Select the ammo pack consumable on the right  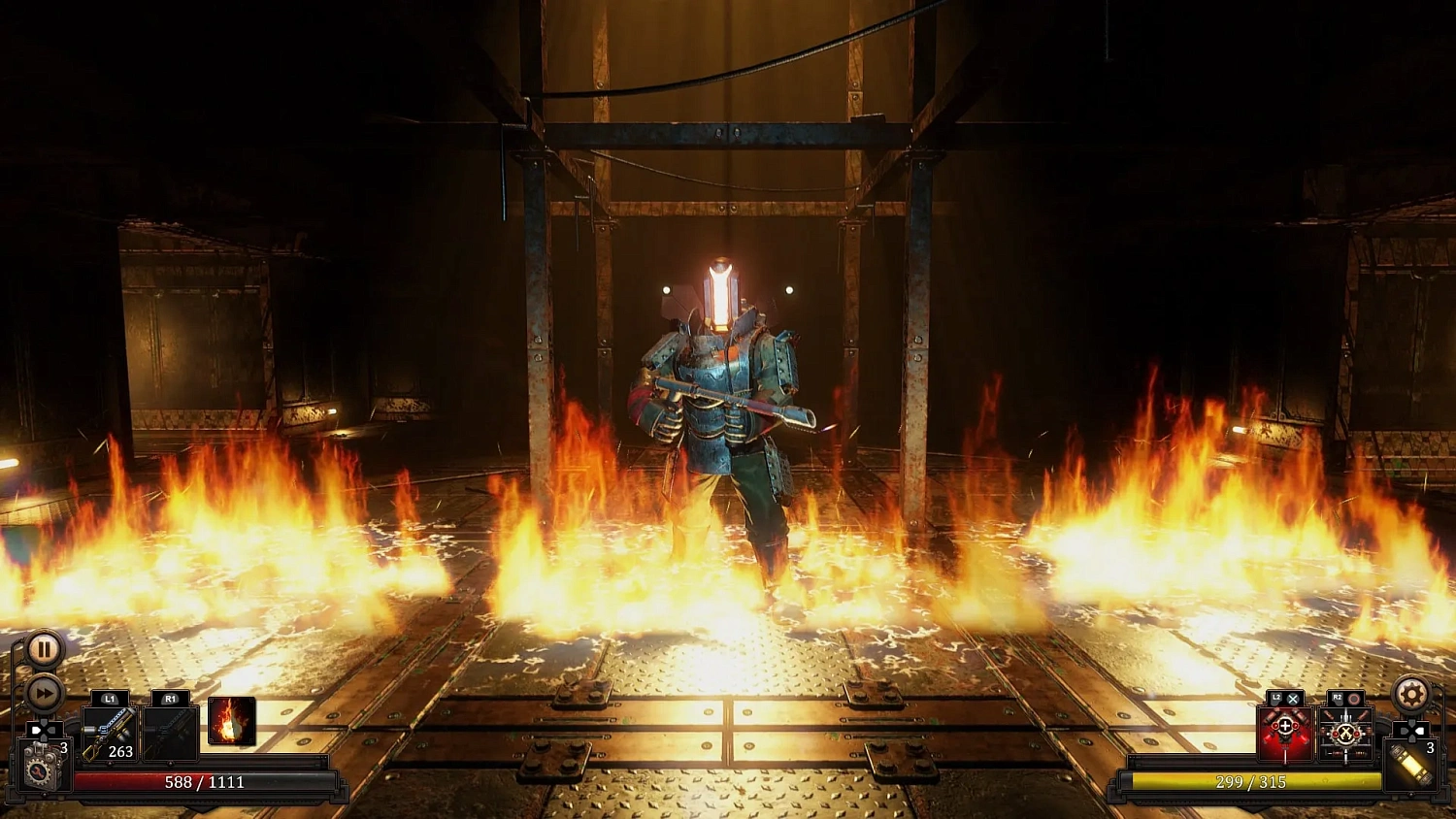click(1412, 766)
